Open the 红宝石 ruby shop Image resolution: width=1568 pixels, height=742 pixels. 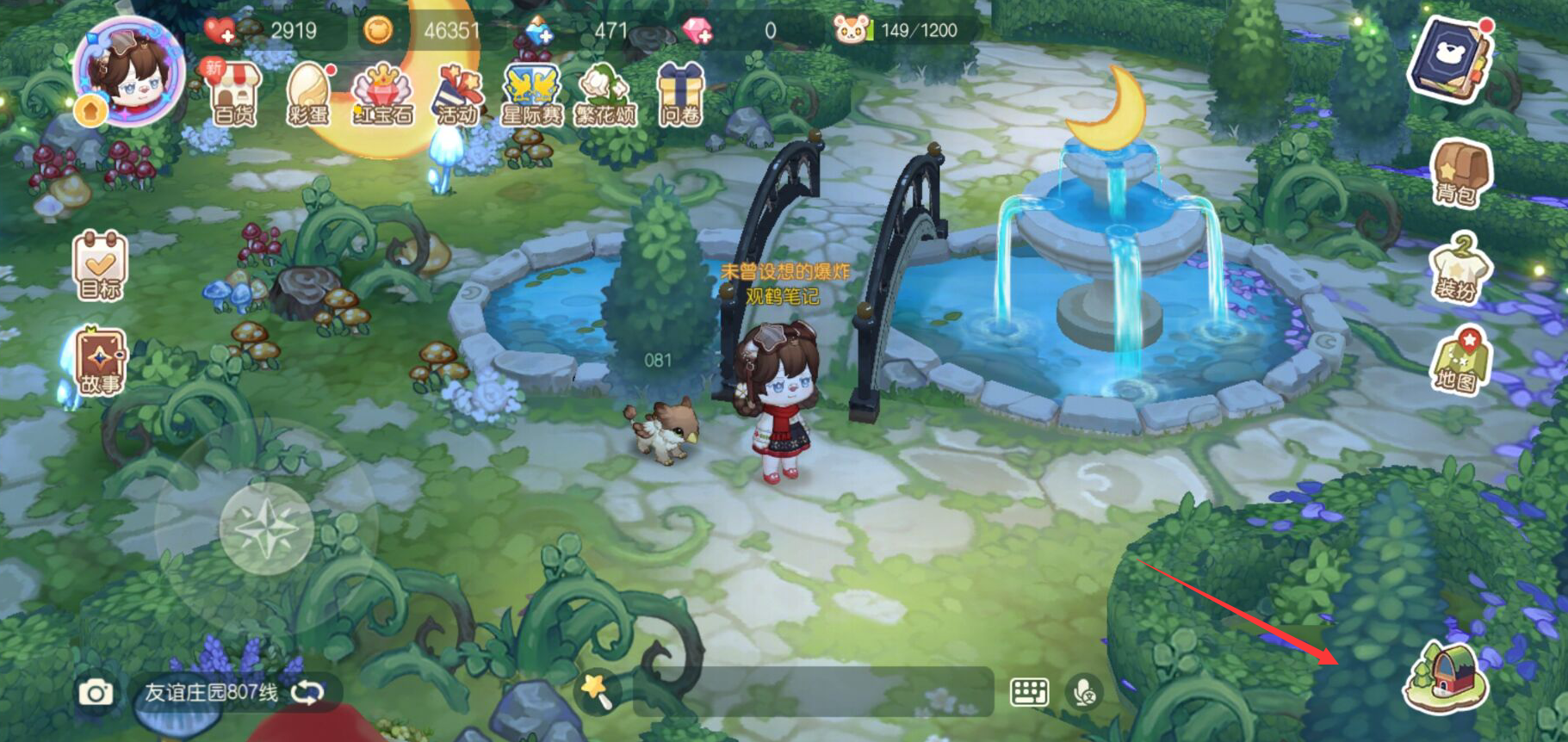click(382, 96)
